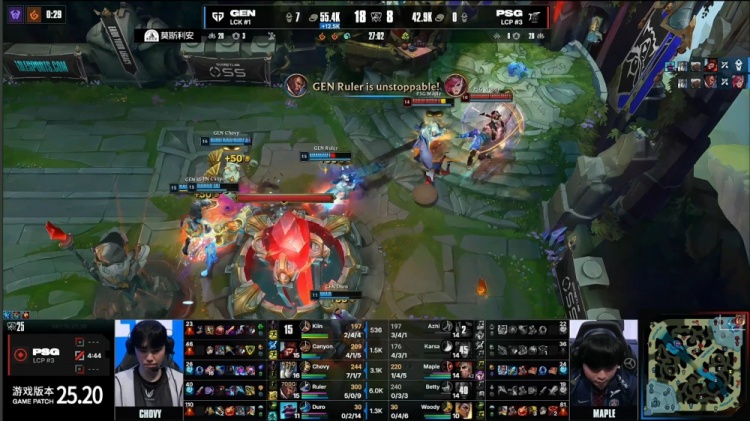Image resolution: width=750 pixels, height=421 pixels.
Task: Click the CHOVY player camera
Action: point(149,367)
